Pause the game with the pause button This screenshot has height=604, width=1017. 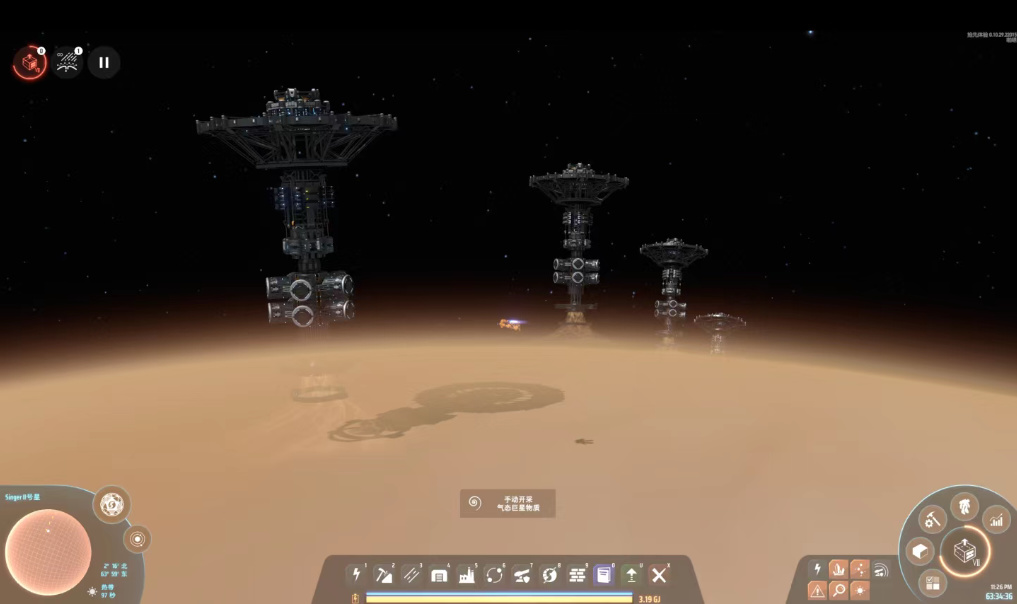[x=104, y=63]
